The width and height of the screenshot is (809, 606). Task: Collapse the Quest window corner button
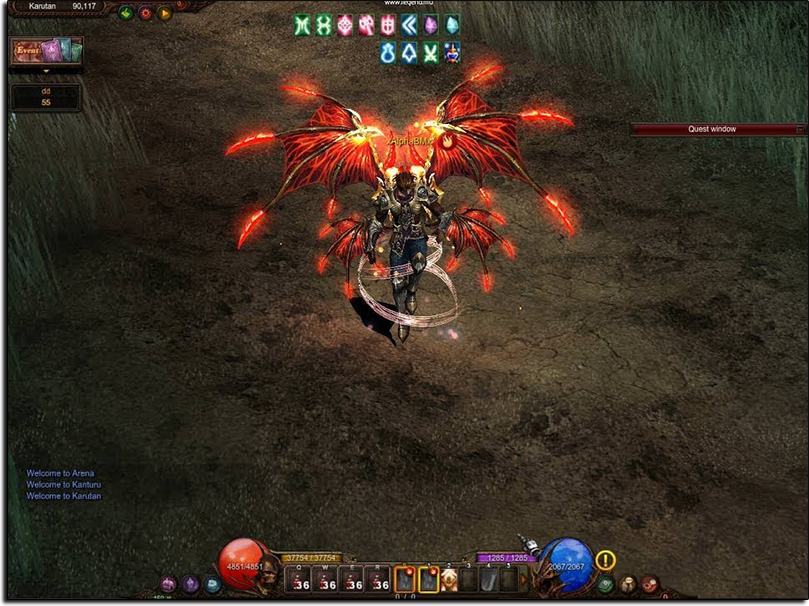tap(799, 129)
